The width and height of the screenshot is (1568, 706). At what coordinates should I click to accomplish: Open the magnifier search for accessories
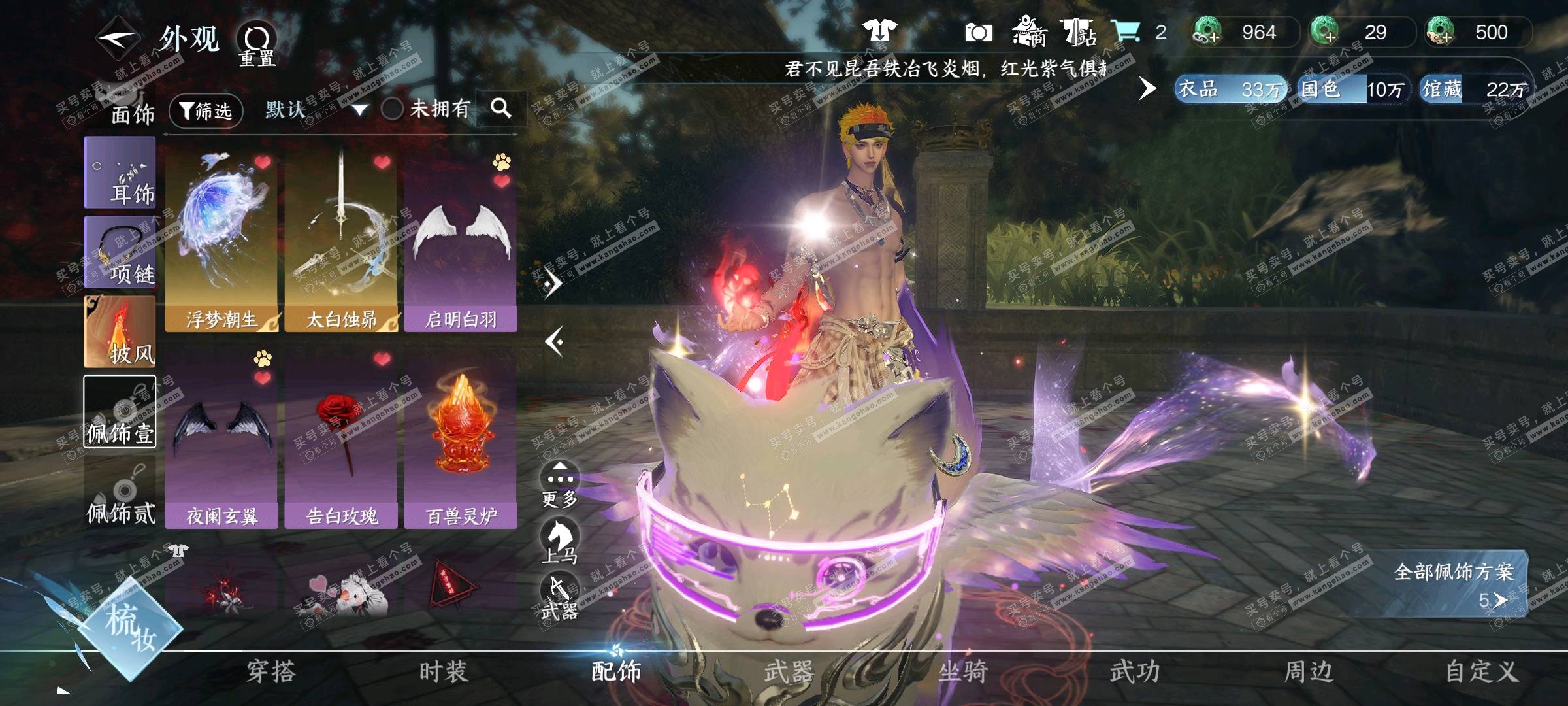[x=500, y=108]
